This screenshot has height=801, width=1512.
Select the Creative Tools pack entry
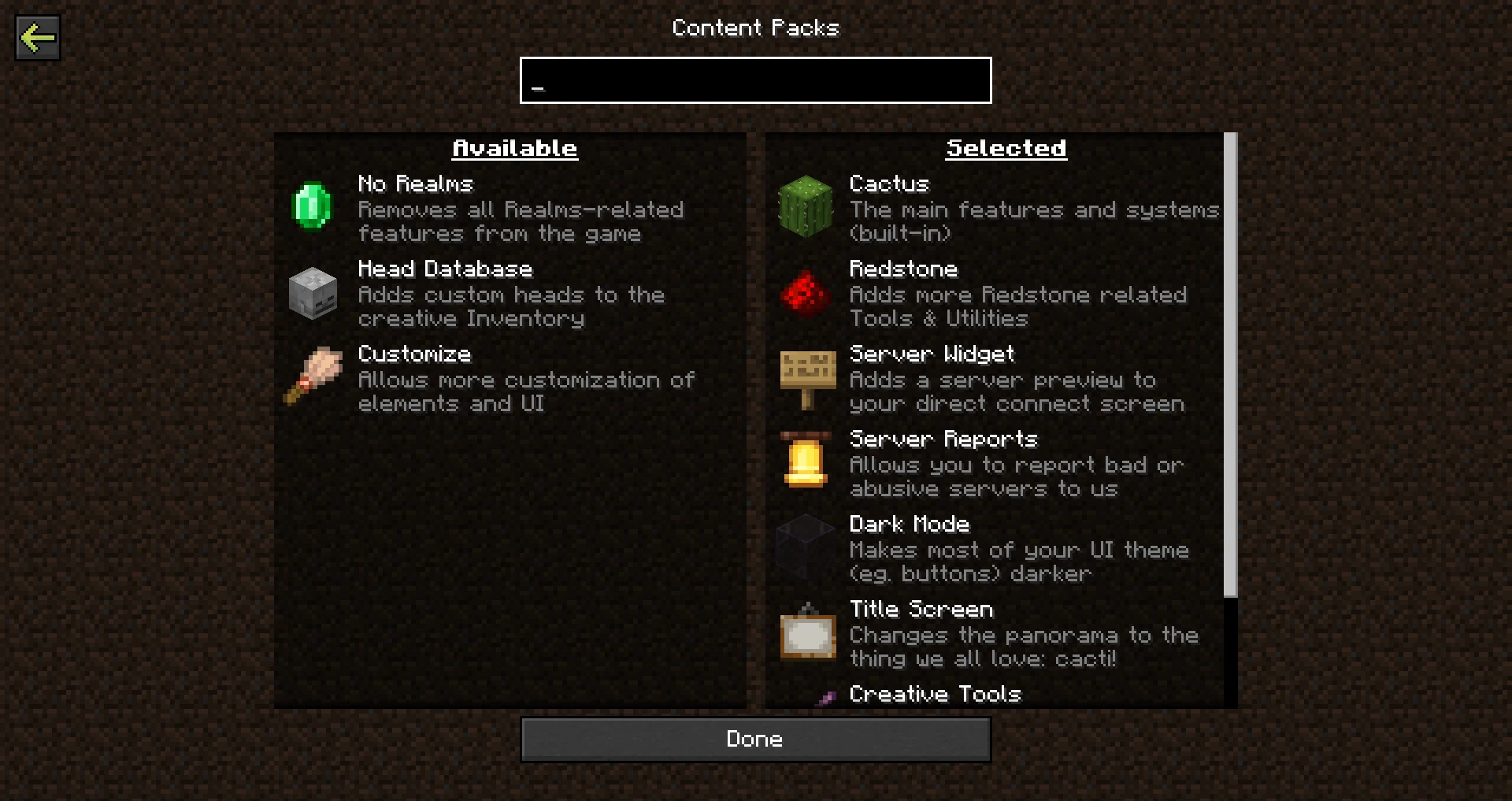pos(935,695)
